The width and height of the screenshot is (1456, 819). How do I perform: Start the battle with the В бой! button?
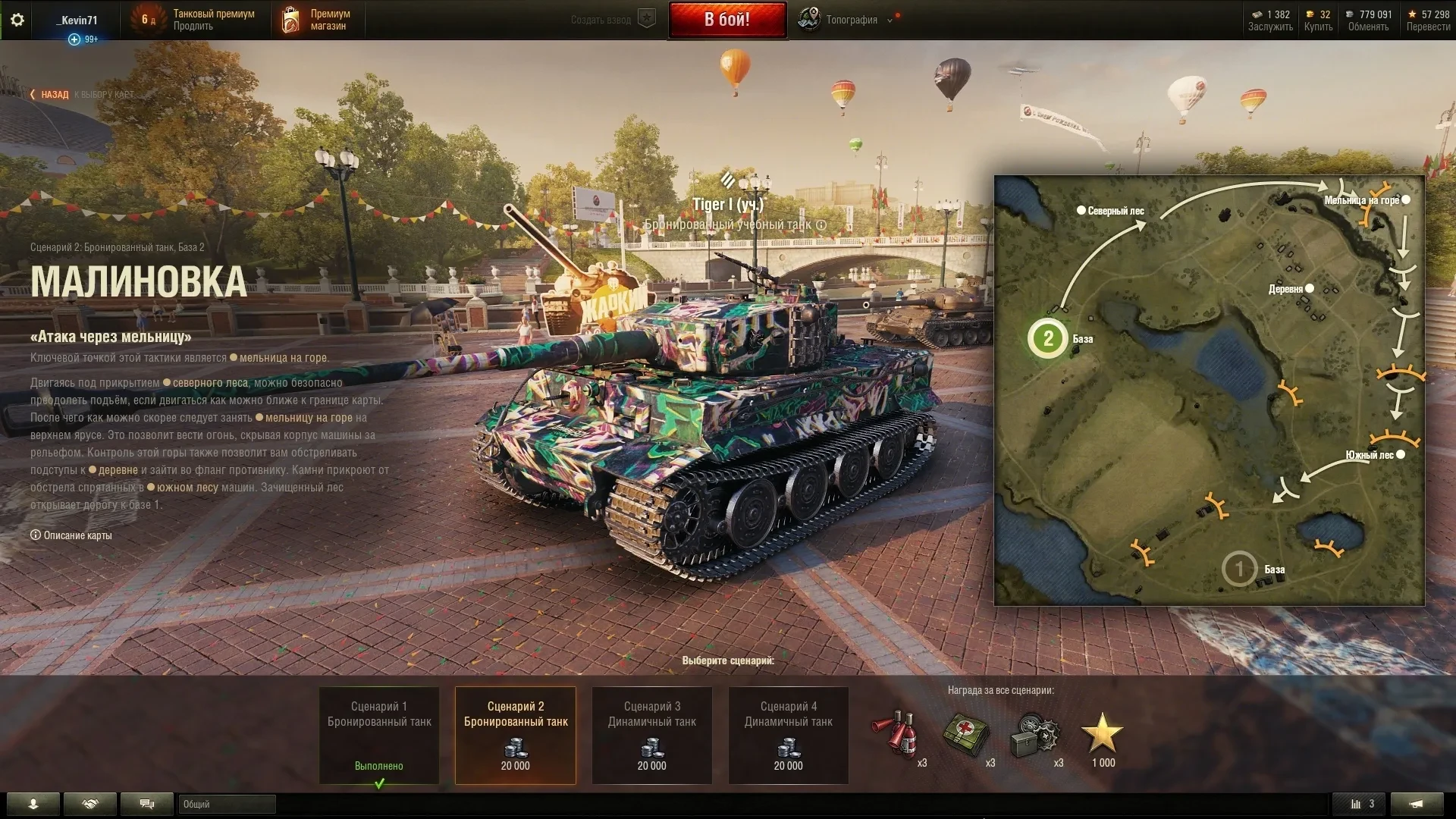click(727, 20)
